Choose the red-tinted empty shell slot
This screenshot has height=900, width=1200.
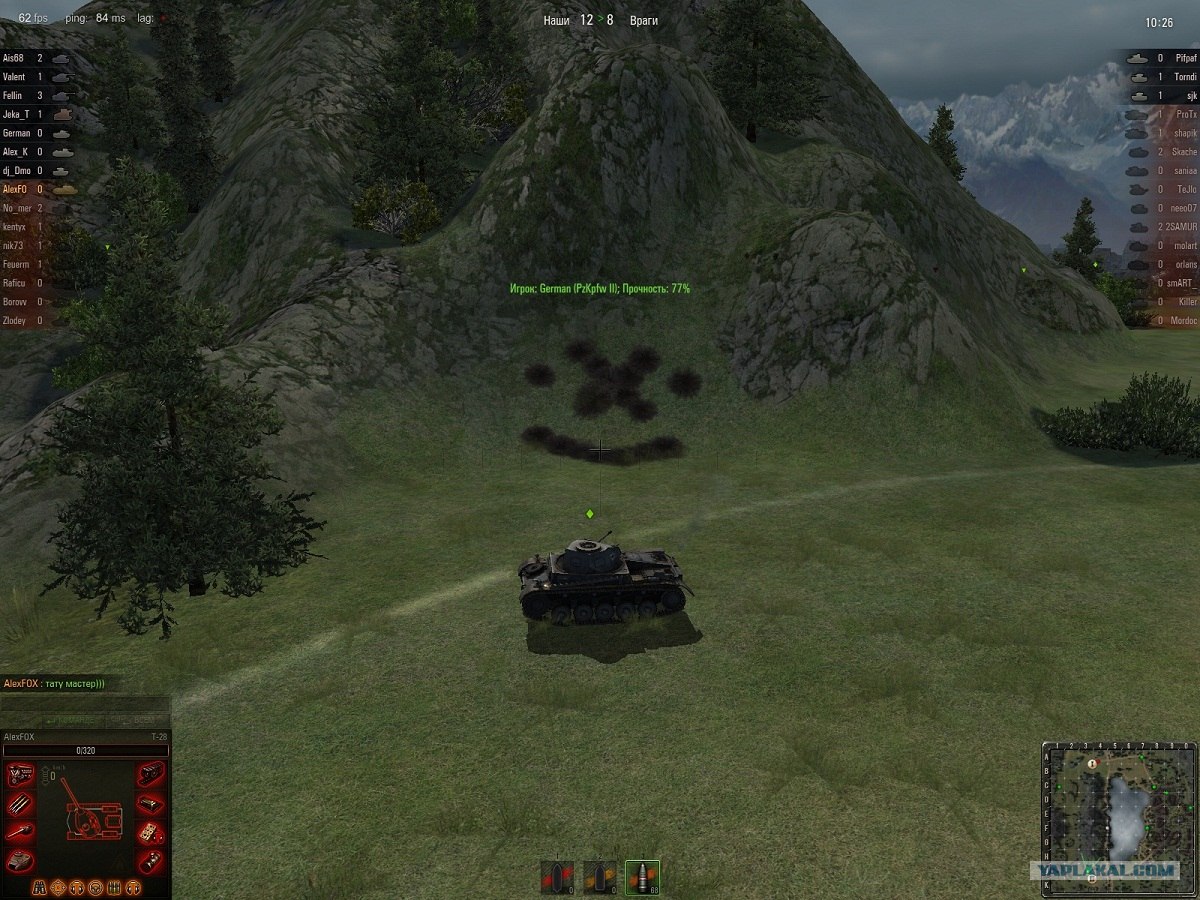557,877
